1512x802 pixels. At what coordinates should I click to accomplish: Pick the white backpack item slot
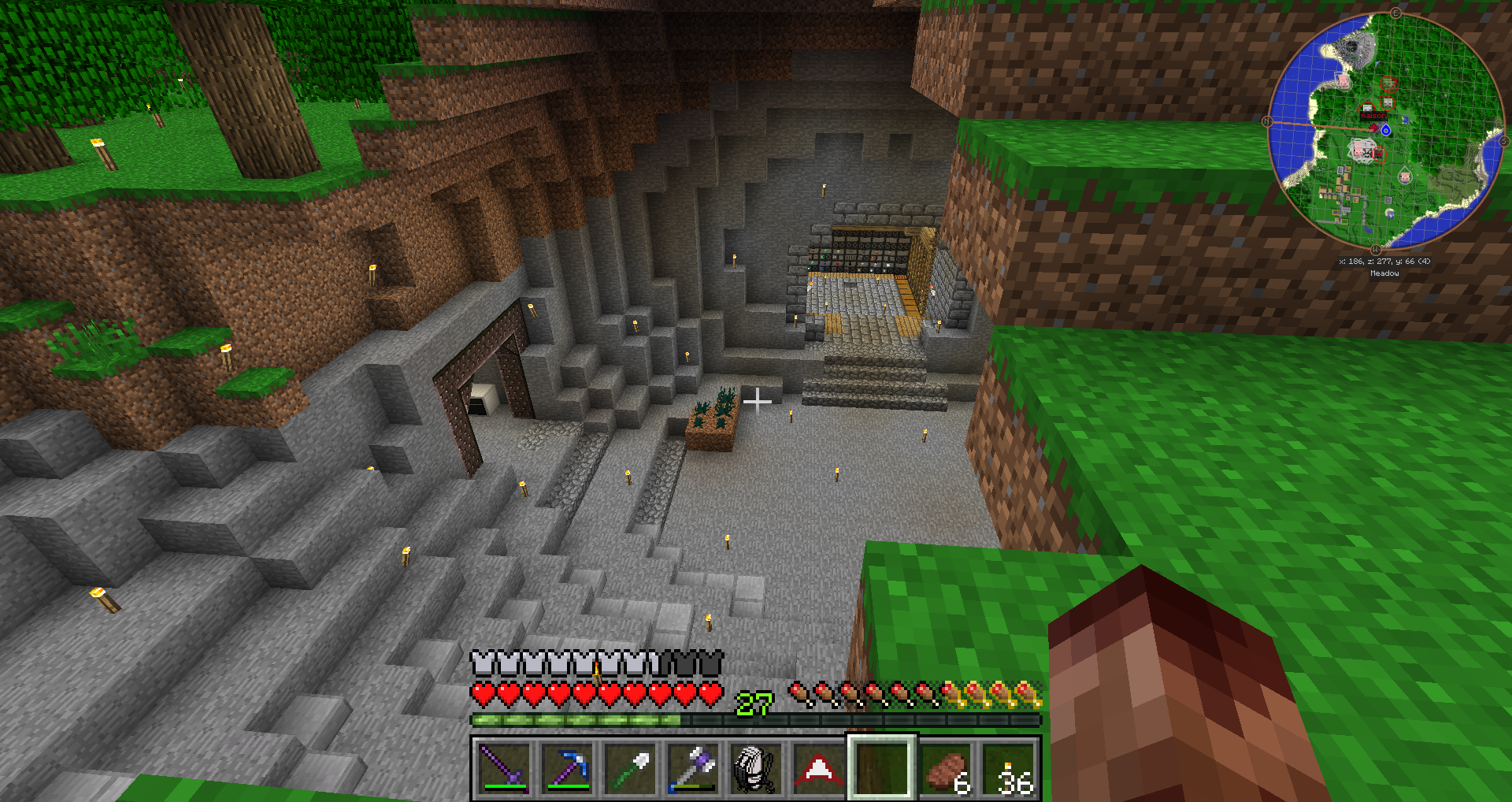click(755, 767)
